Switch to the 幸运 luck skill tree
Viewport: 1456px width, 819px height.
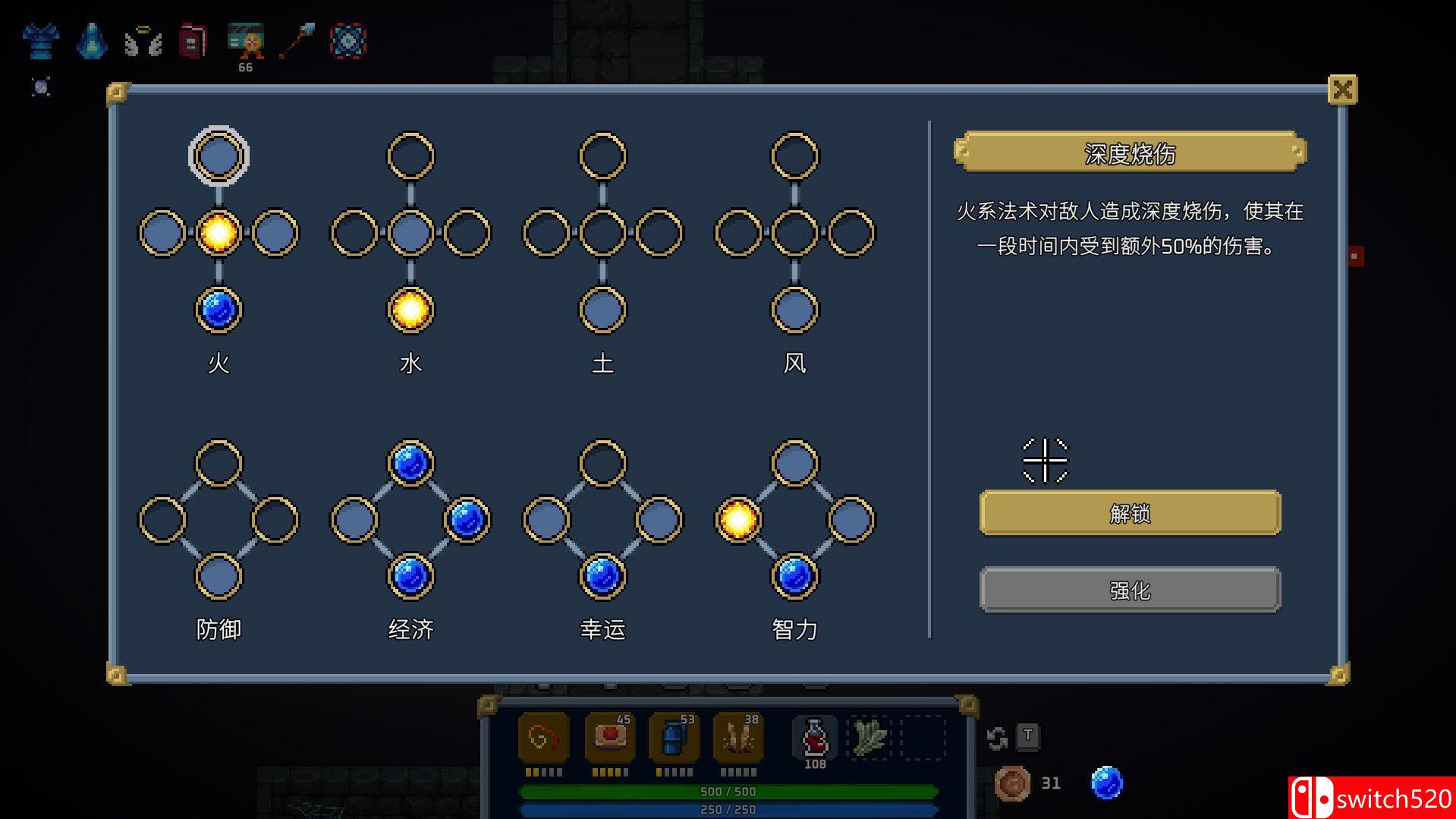(602, 629)
